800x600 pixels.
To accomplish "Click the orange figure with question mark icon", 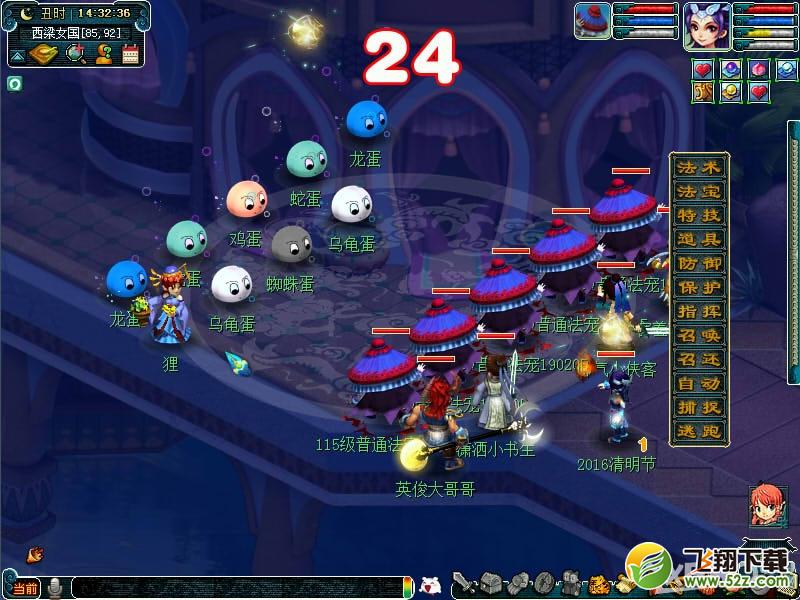I will click(103, 54).
